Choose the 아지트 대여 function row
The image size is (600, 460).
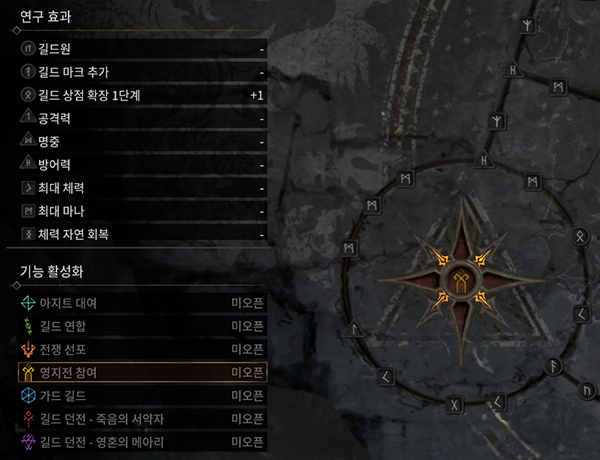142,302
